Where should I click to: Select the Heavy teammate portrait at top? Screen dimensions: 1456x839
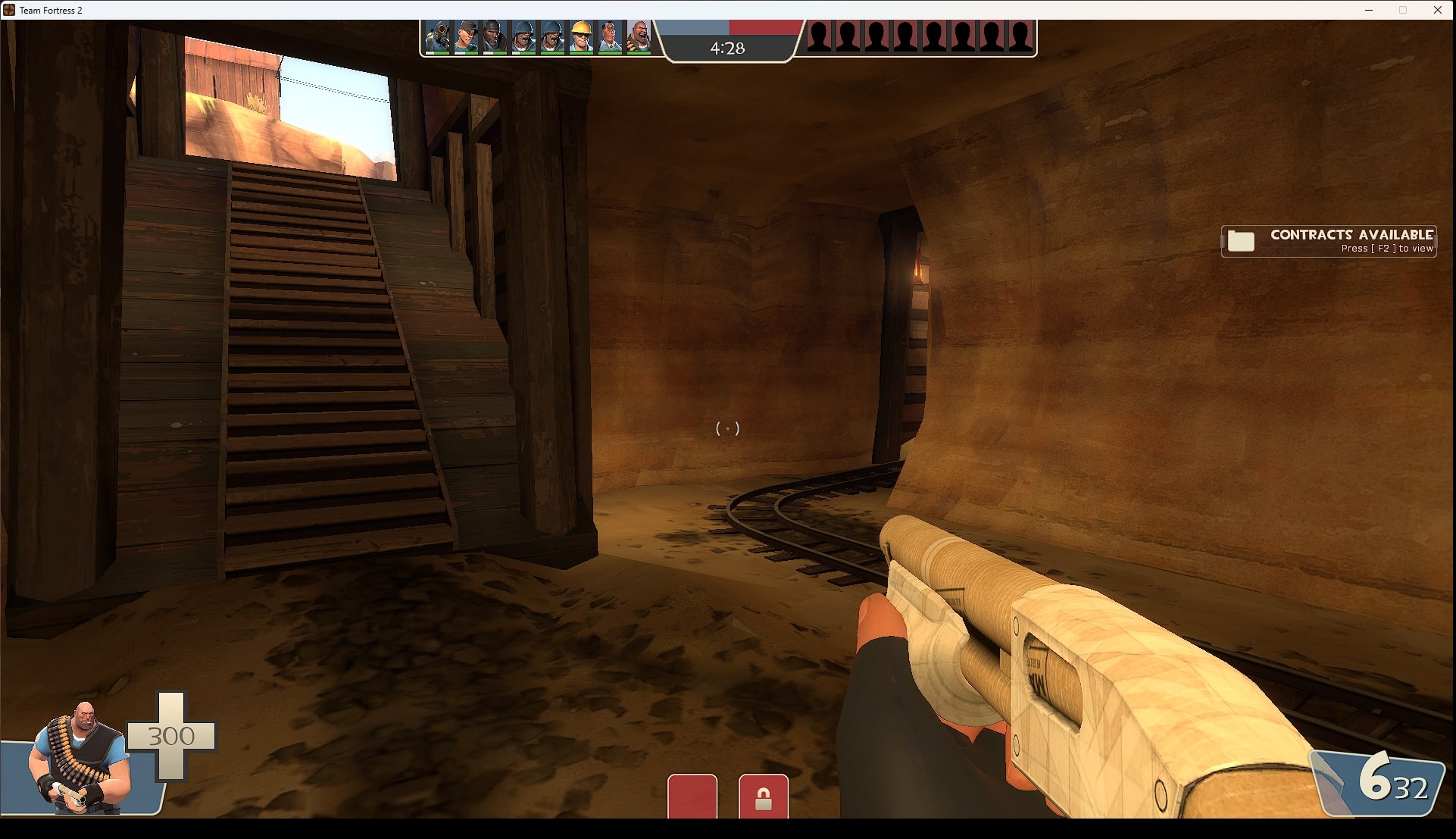(x=639, y=36)
